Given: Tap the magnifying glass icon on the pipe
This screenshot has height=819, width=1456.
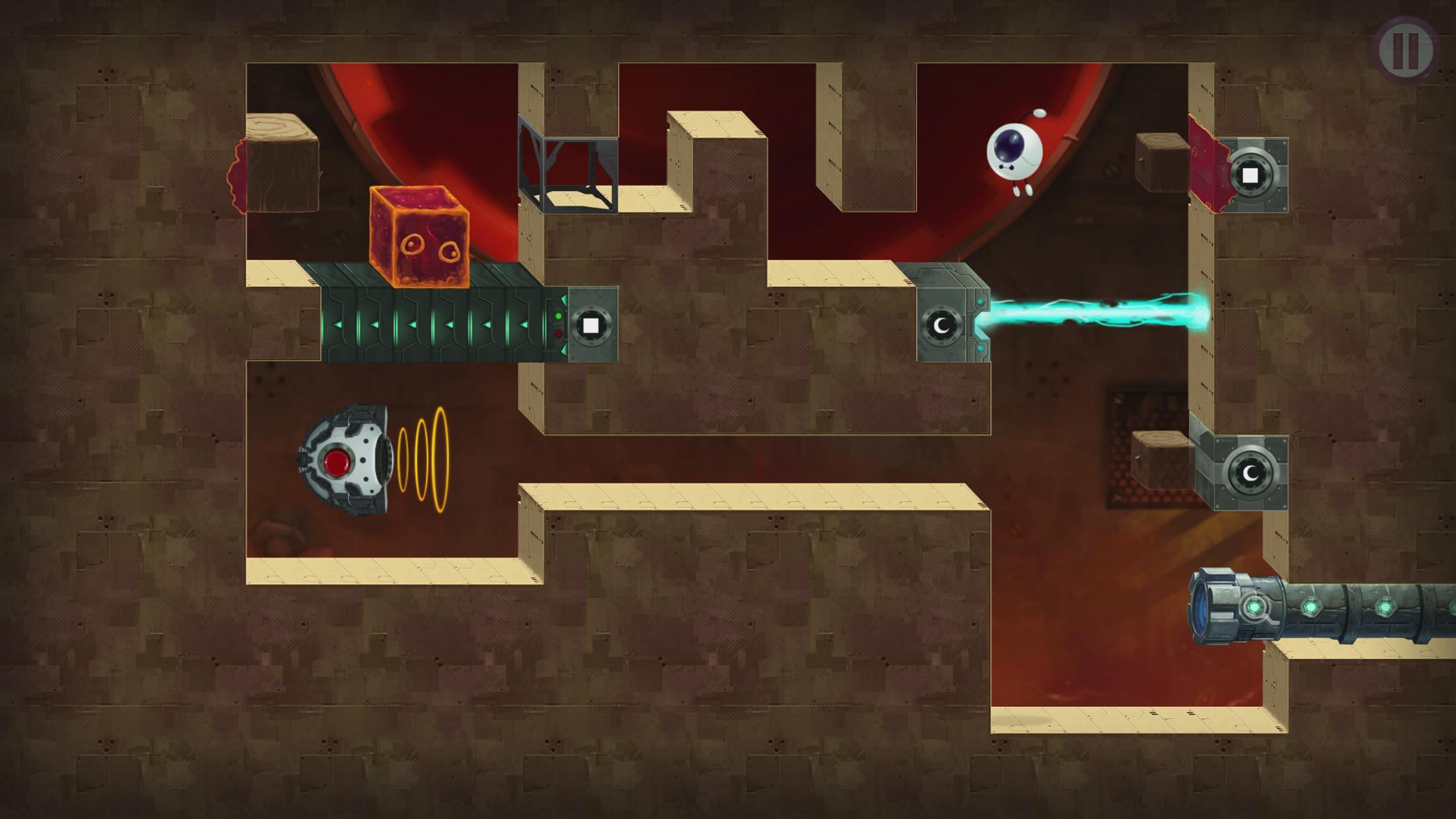Looking at the screenshot, I should pyautogui.click(x=1256, y=609).
